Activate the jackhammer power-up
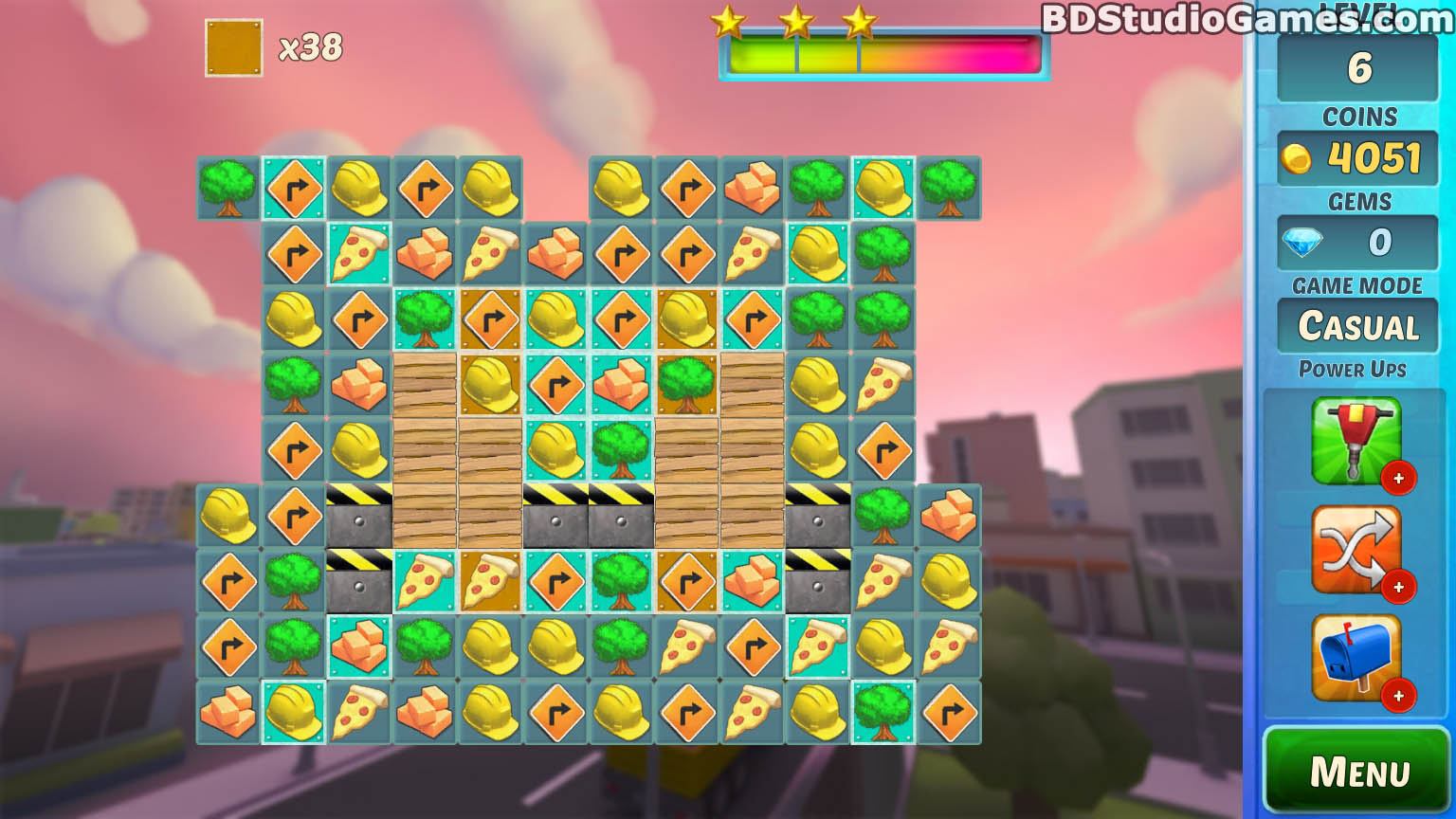Screen dimensions: 1456x819 pos(1355,440)
